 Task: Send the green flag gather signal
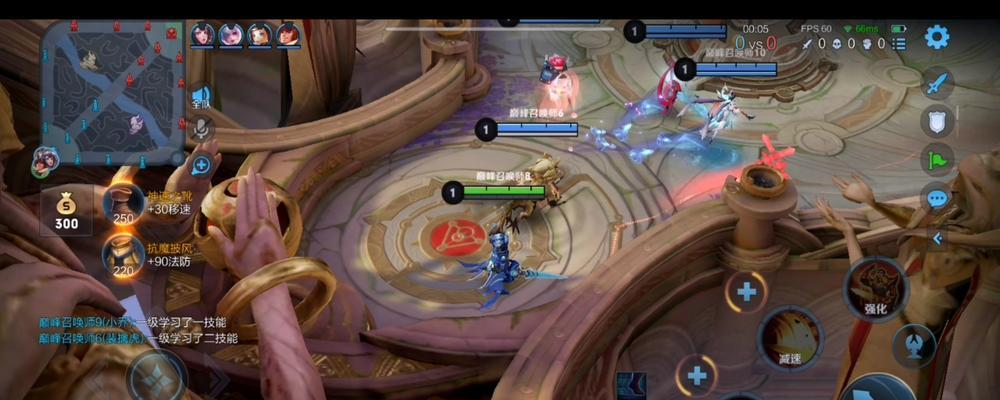click(937, 159)
